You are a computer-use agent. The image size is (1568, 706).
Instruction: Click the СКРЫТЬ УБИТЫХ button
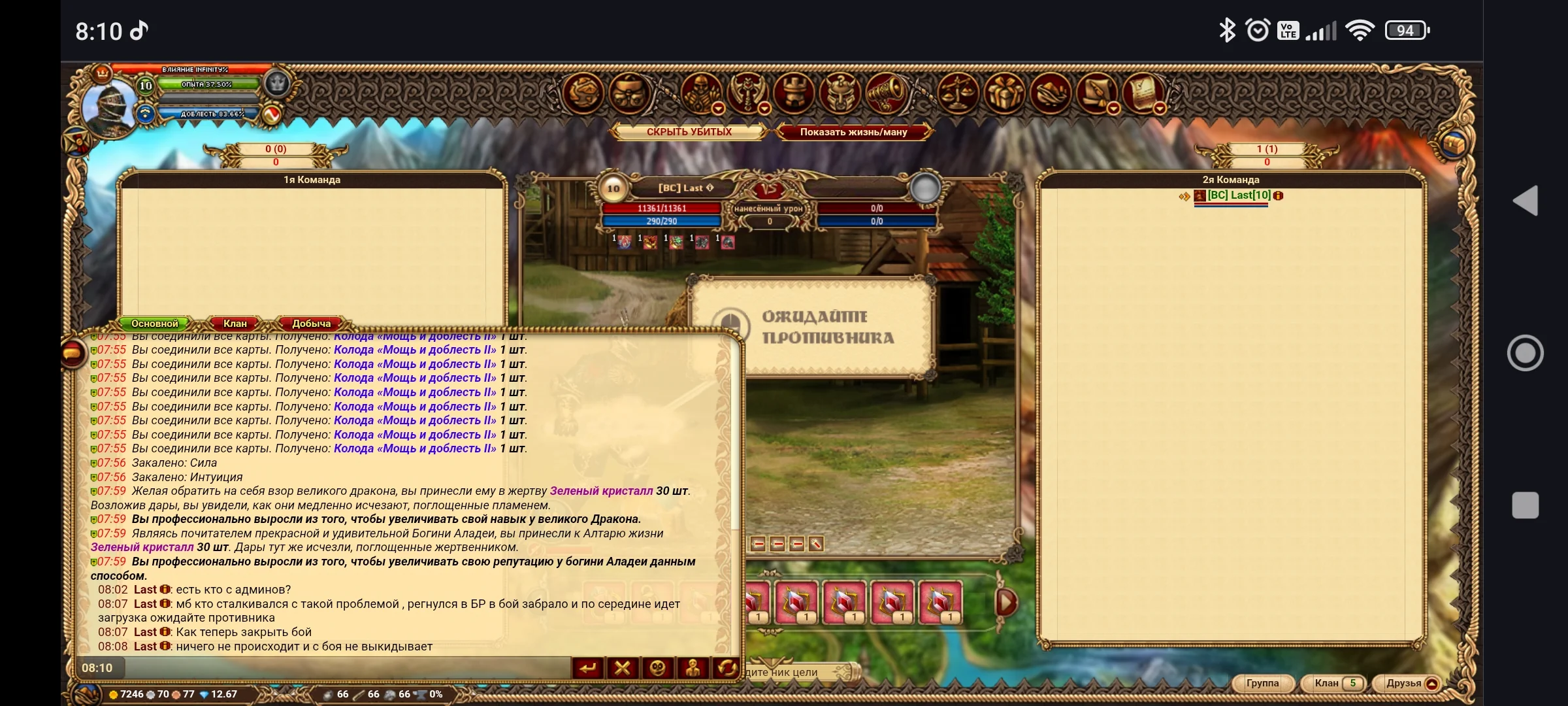pos(689,132)
